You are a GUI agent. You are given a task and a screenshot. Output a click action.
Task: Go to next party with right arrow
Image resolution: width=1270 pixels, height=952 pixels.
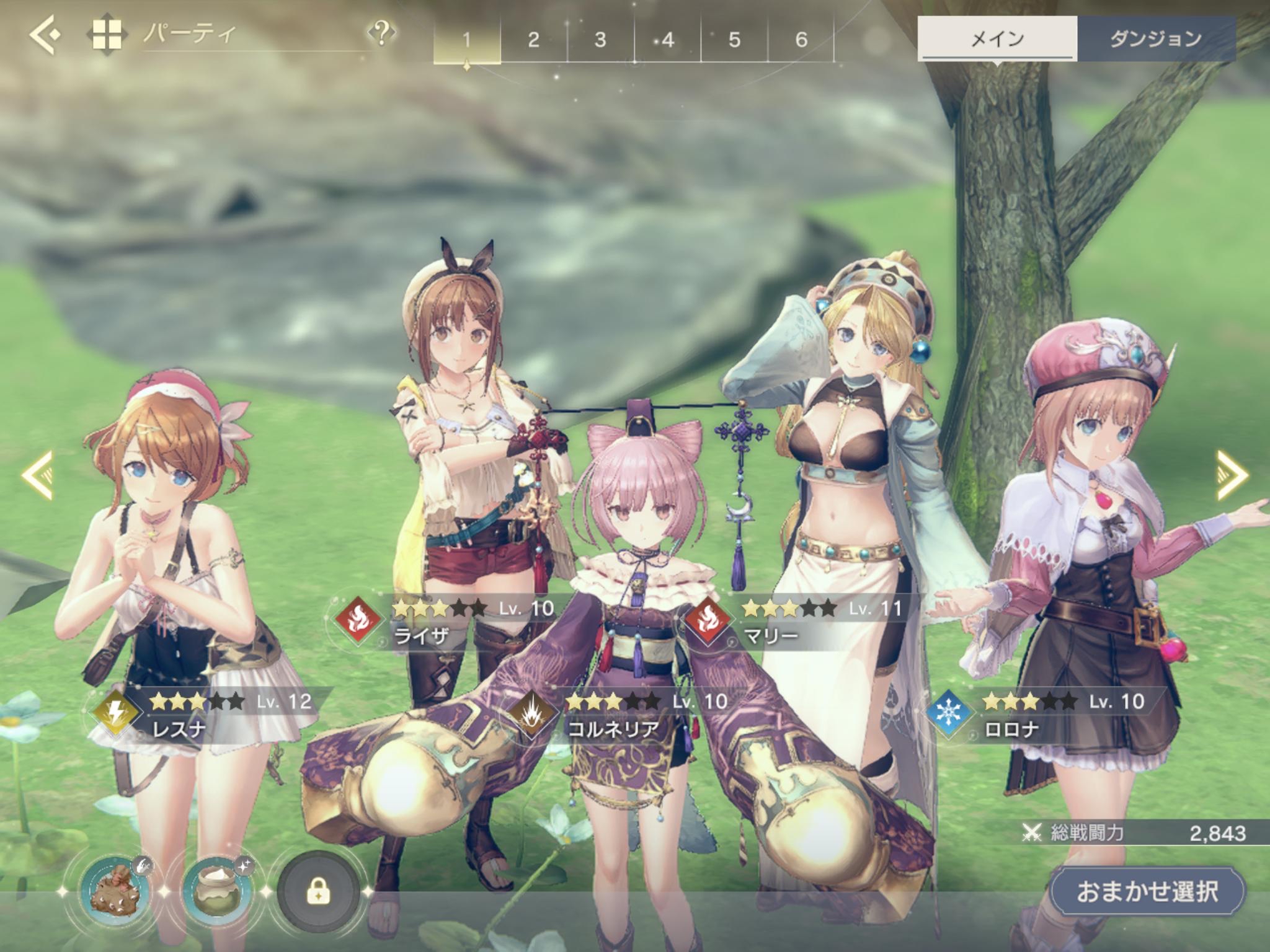pyautogui.click(x=1232, y=475)
